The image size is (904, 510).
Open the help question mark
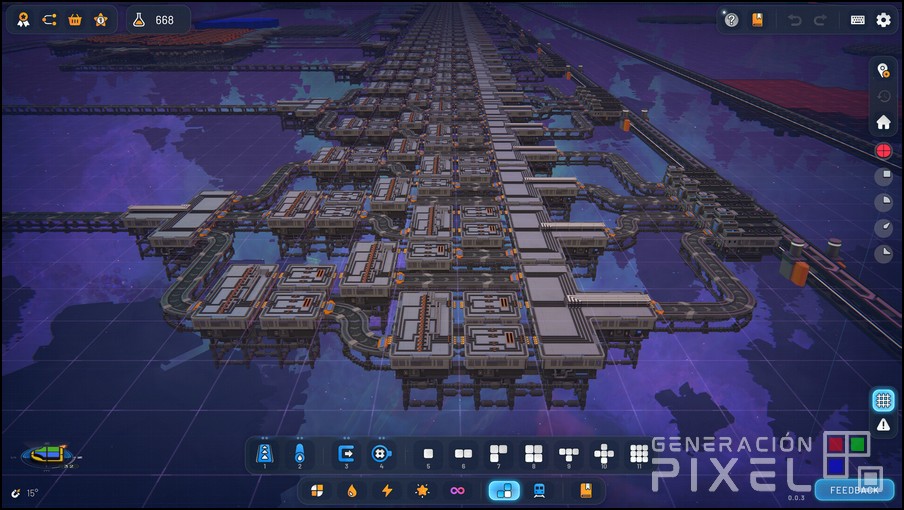click(732, 20)
